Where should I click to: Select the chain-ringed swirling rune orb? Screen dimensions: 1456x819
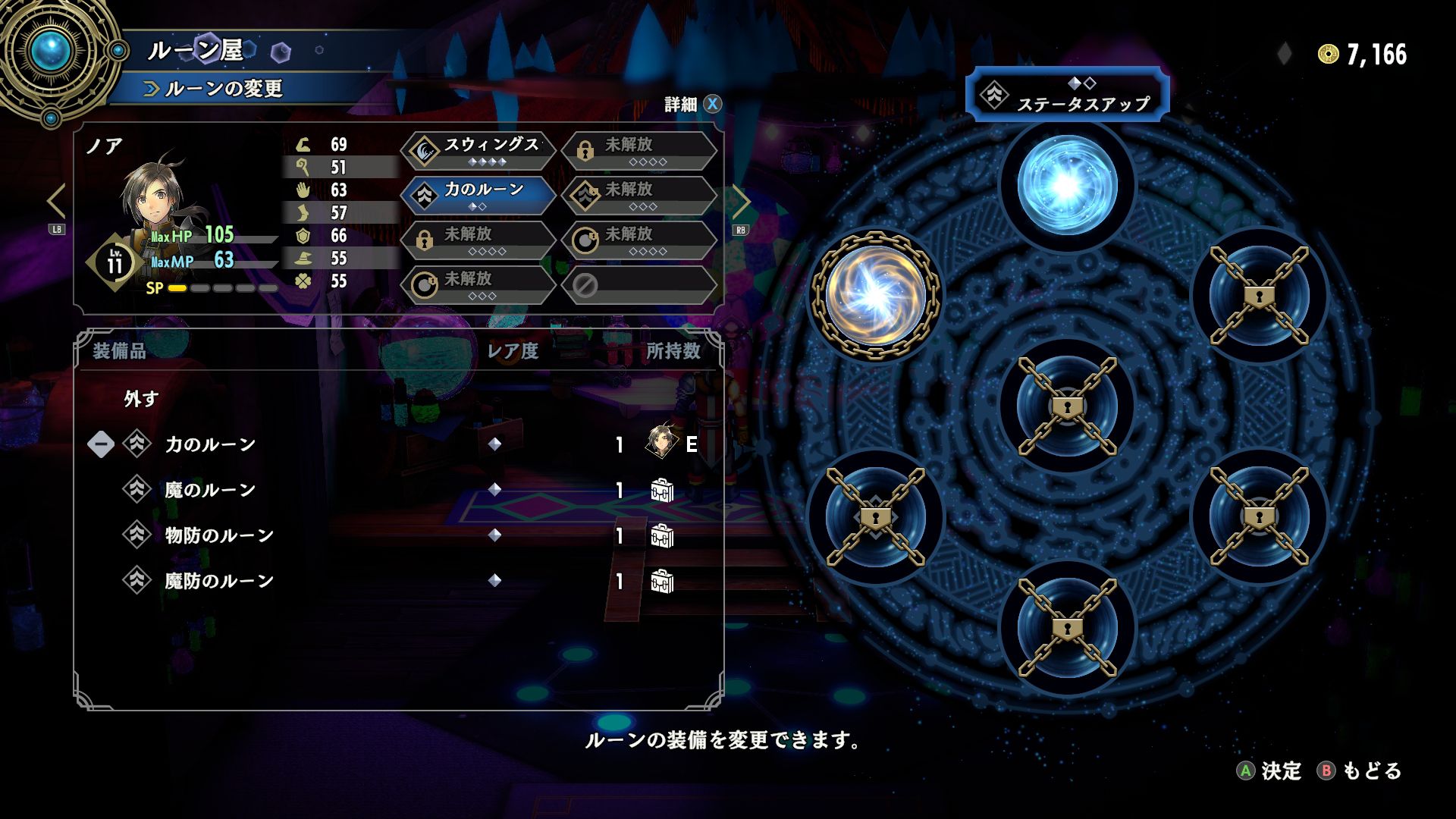pos(876,295)
